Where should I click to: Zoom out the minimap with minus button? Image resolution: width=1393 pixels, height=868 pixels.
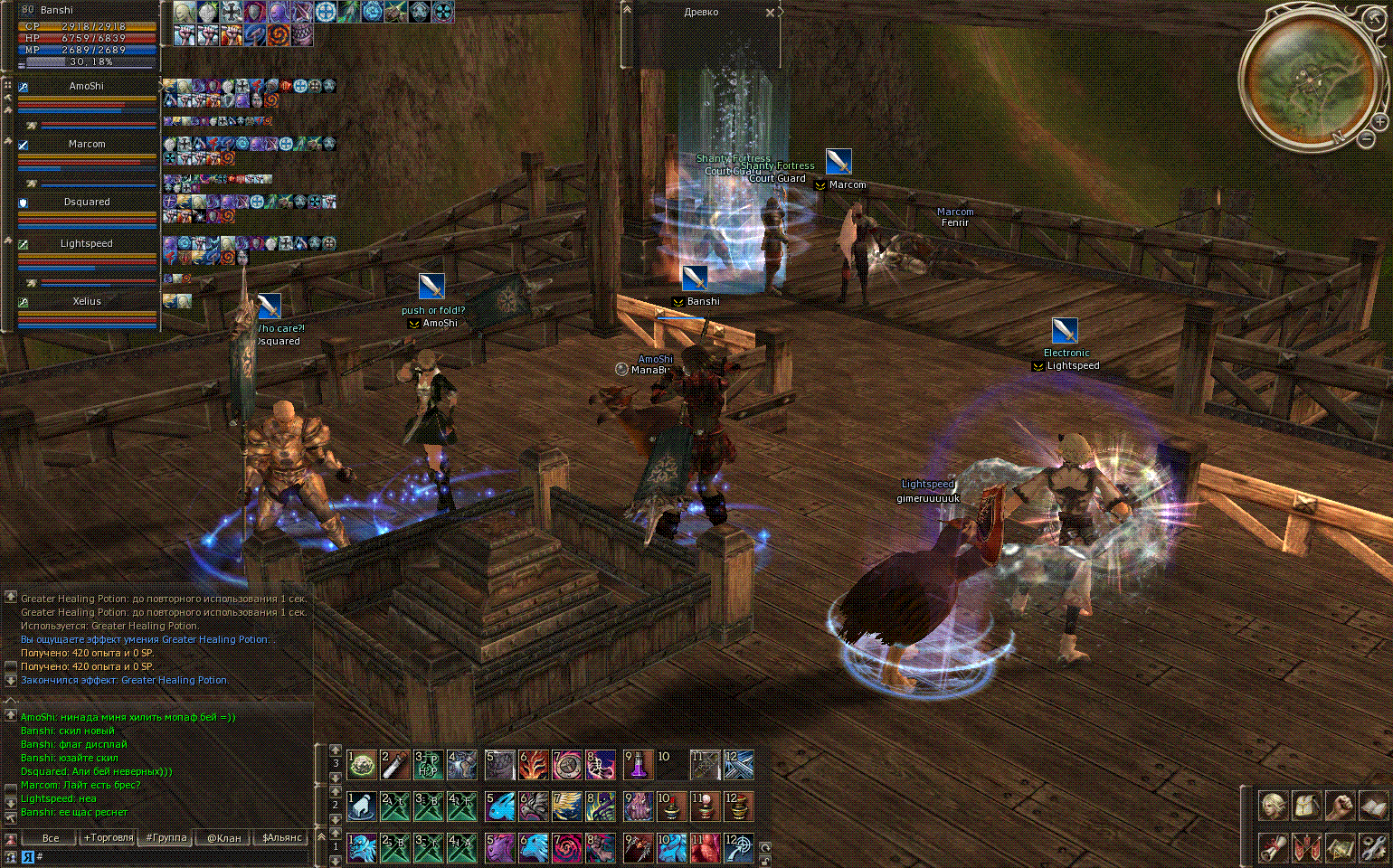click(x=1367, y=138)
